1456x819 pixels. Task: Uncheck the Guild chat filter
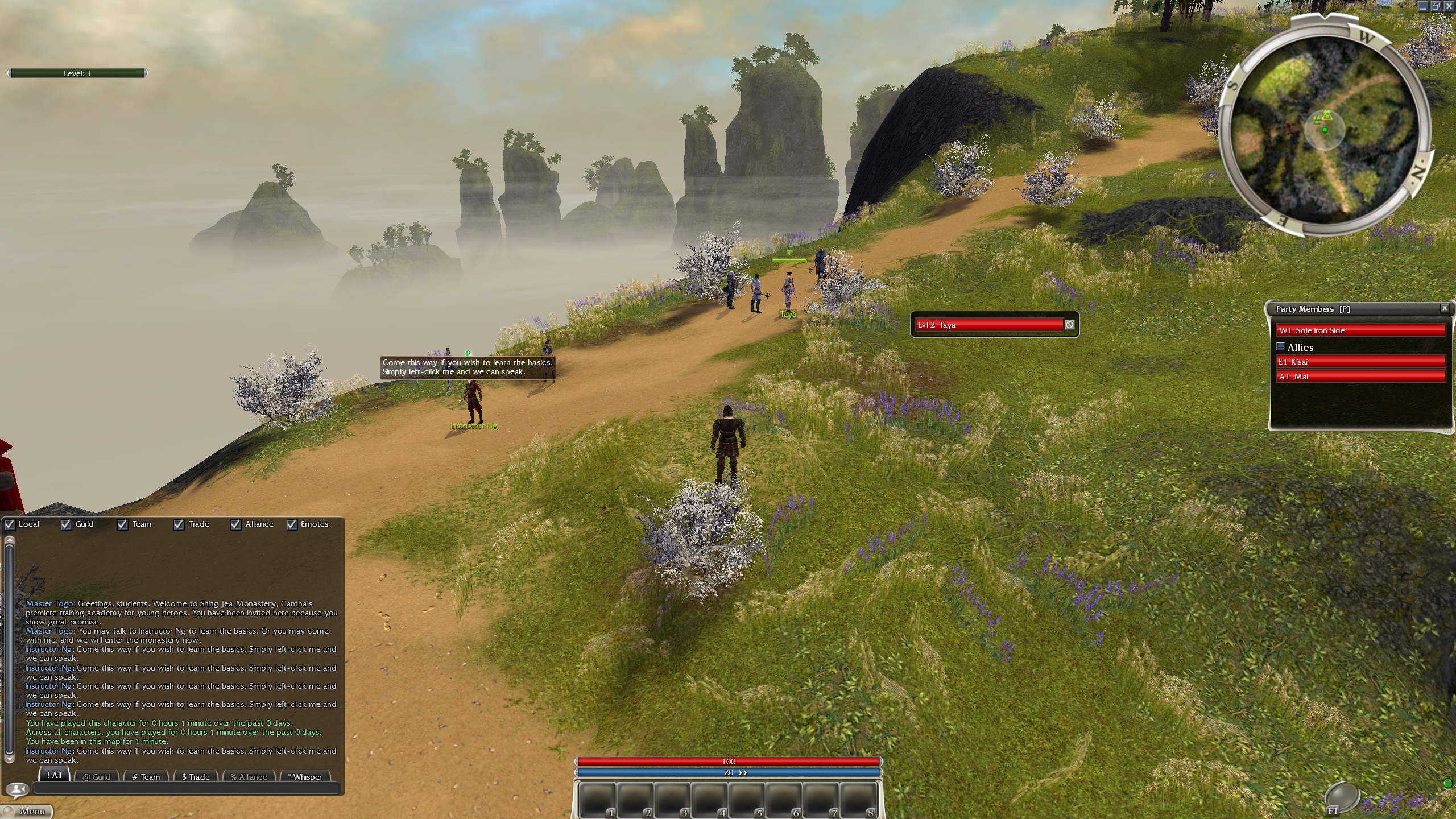(x=66, y=524)
